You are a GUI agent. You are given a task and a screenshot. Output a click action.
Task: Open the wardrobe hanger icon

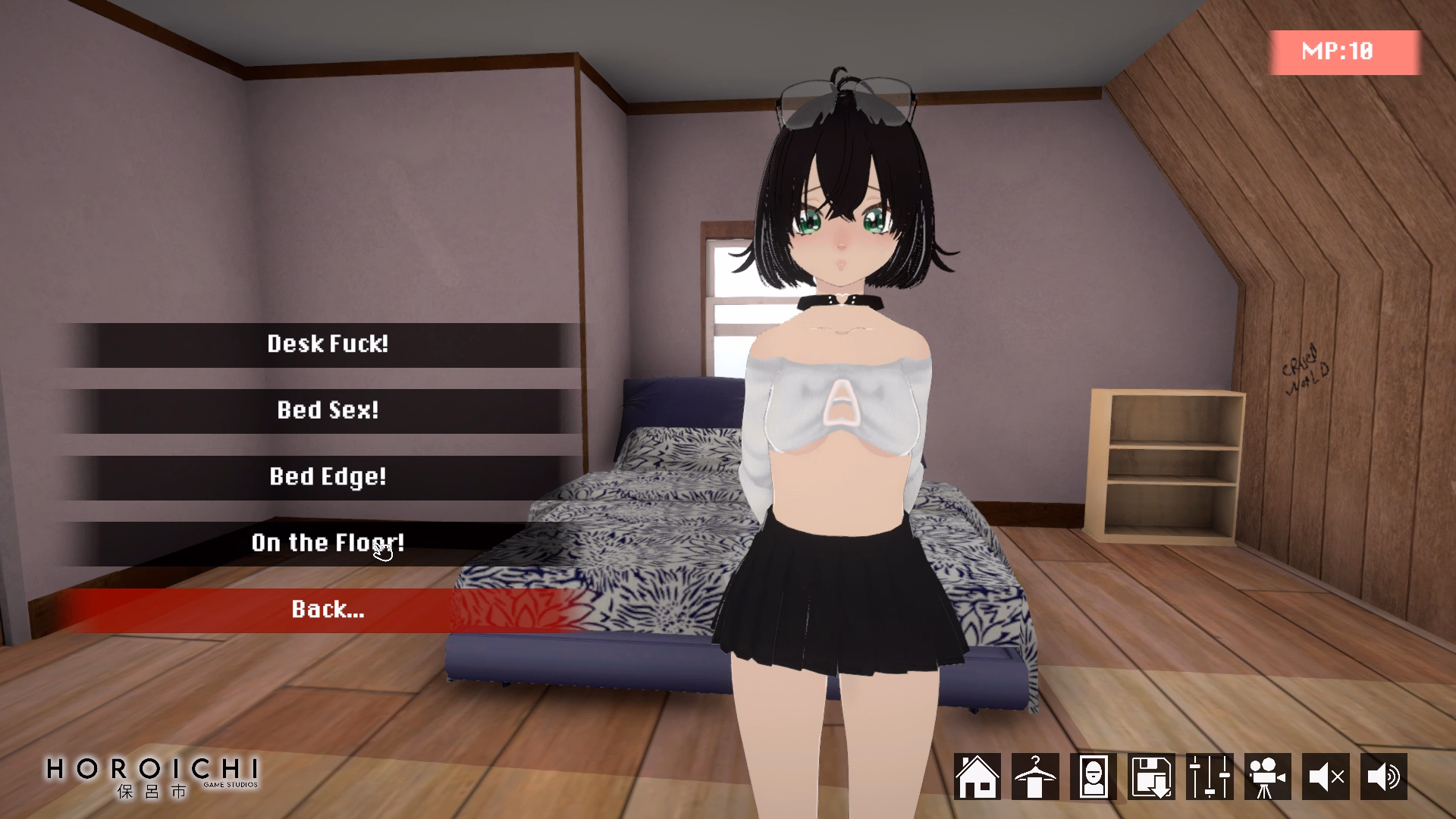point(1035,777)
